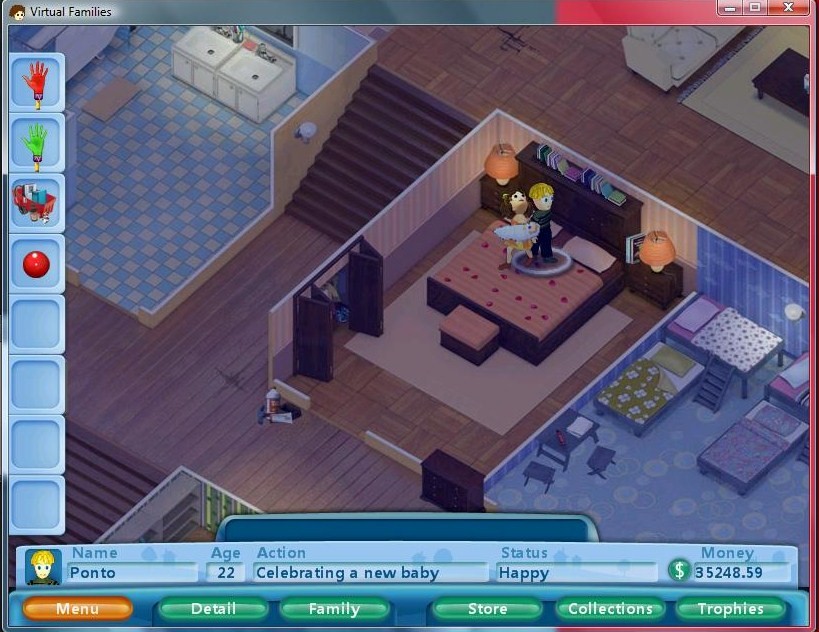
Task: Show the Detail panel
Action: [213, 608]
